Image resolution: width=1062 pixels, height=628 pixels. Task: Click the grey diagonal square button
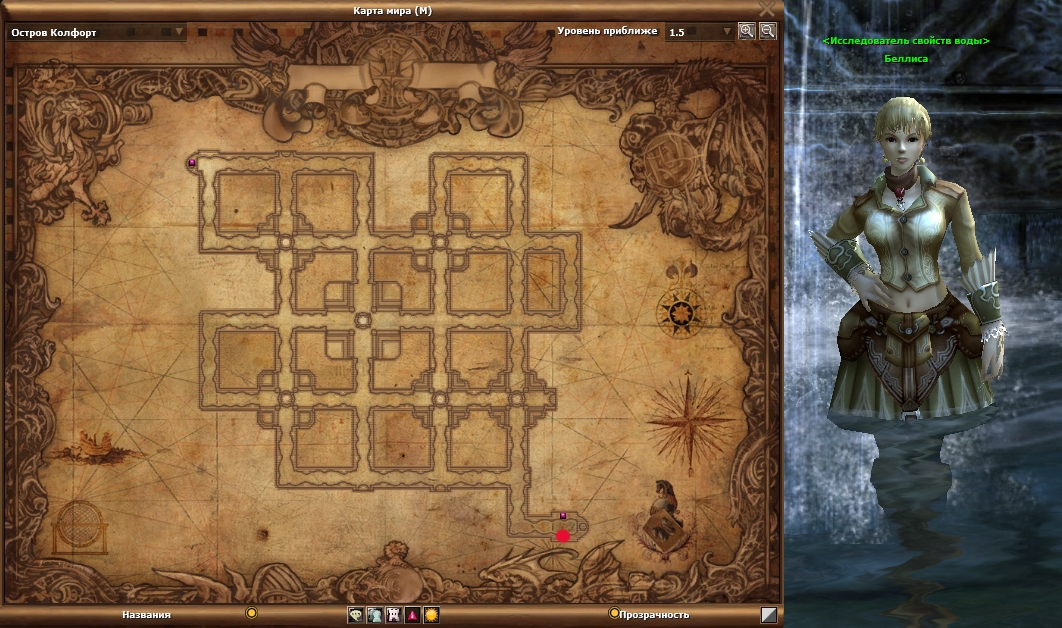(768, 615)
